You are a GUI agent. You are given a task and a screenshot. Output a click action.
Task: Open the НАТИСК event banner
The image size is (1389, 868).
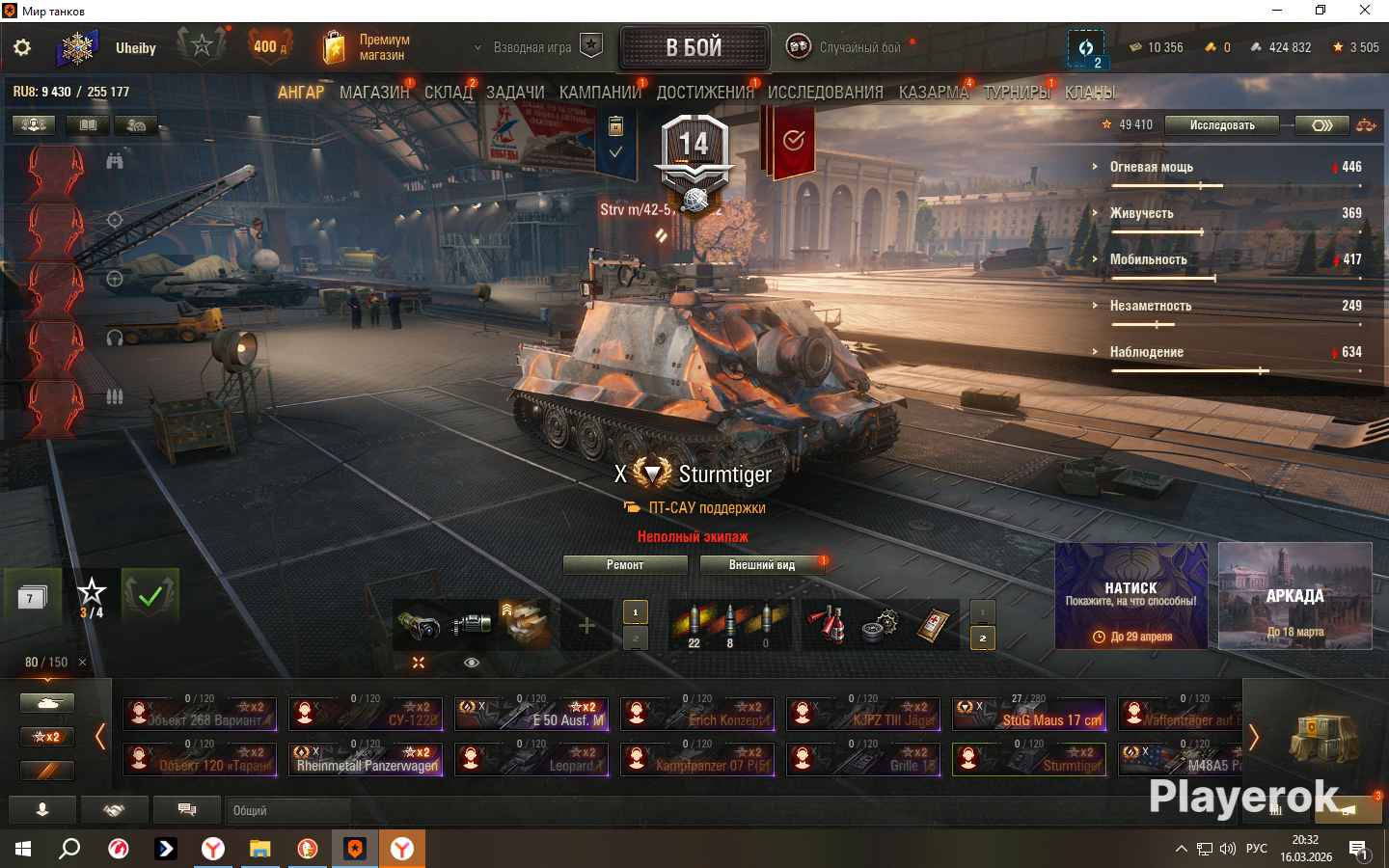click(x=1130, y=595)
